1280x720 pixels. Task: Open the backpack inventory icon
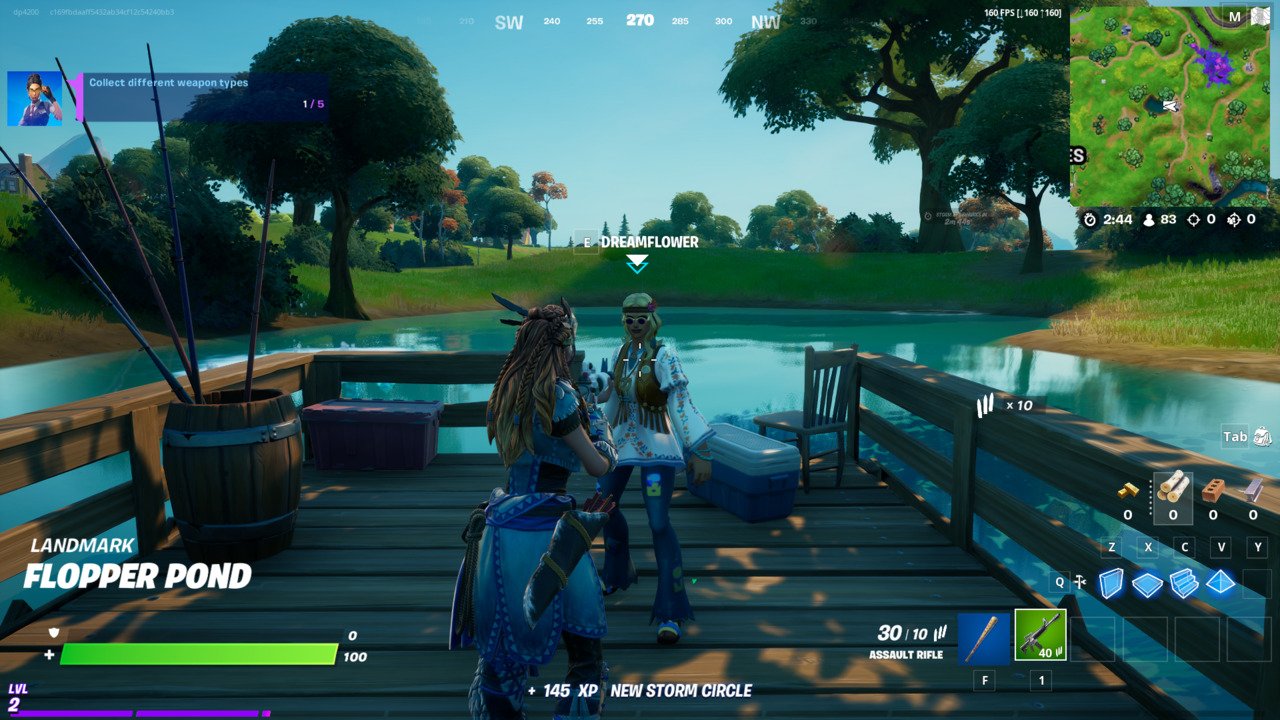[x=1262, y=436]
